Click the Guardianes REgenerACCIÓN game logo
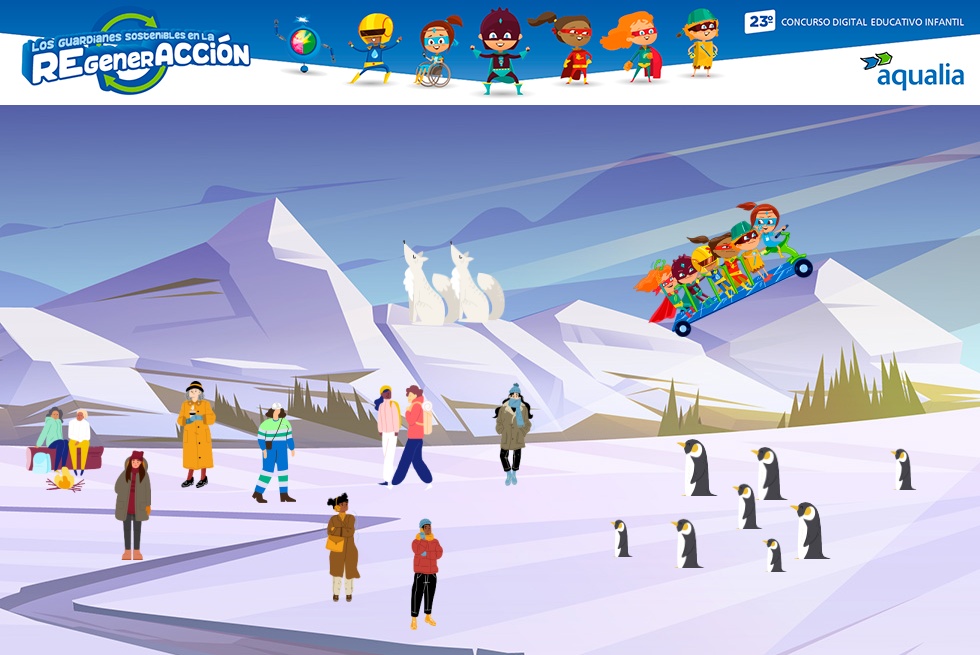 135,55
